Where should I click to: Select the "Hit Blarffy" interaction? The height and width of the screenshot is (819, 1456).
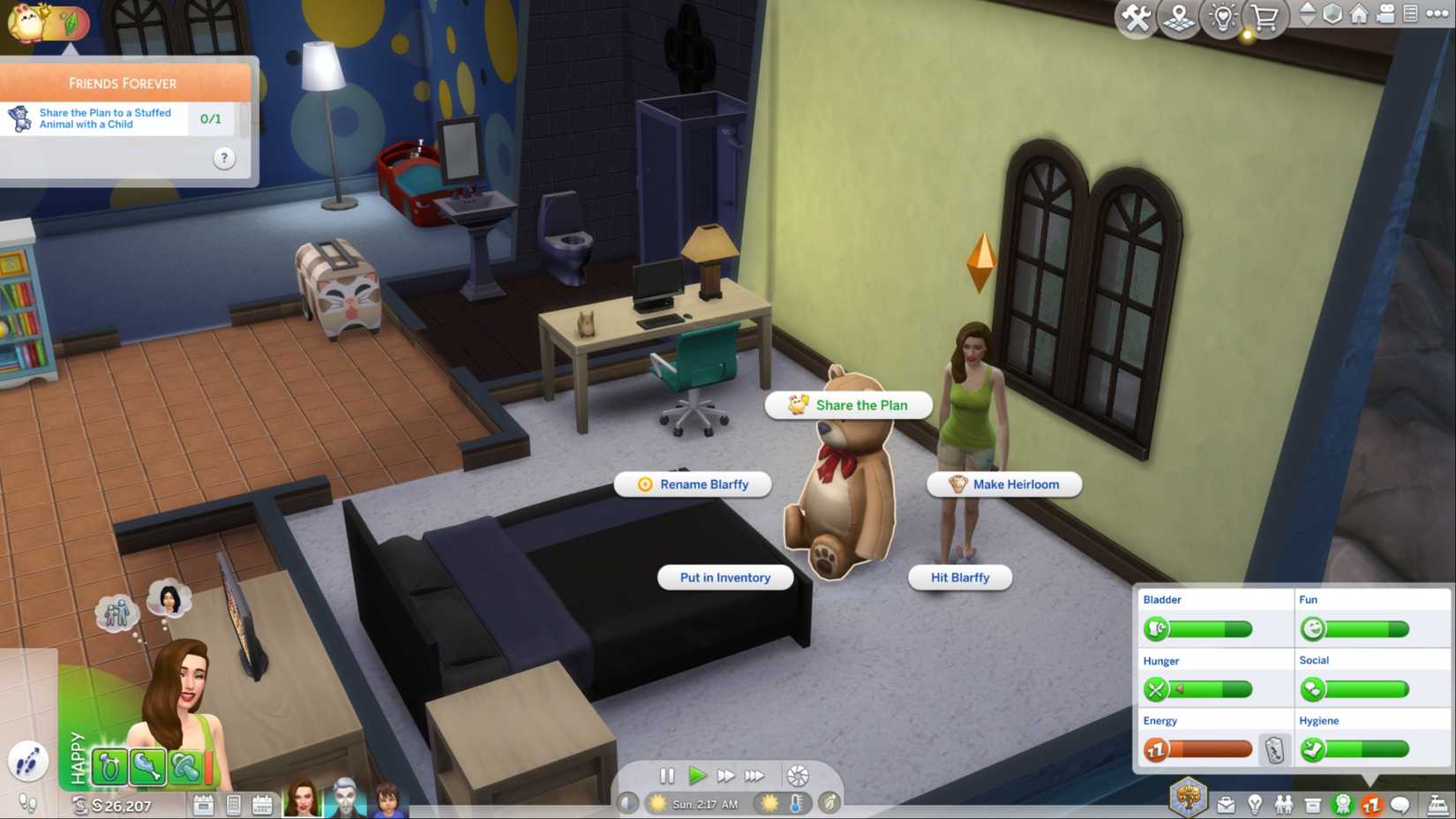[959, 578]
